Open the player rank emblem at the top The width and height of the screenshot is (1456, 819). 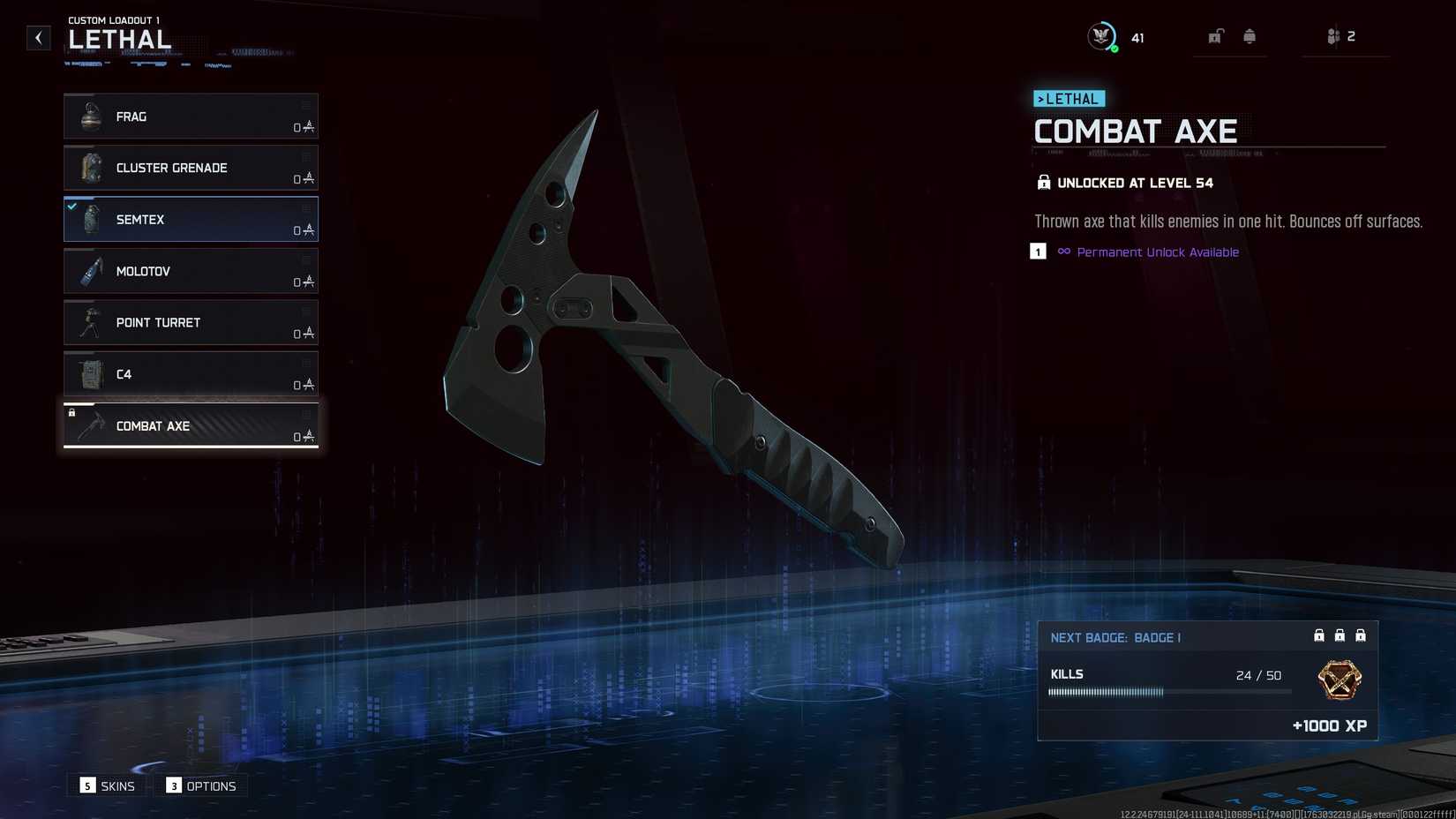[1099, 36]
